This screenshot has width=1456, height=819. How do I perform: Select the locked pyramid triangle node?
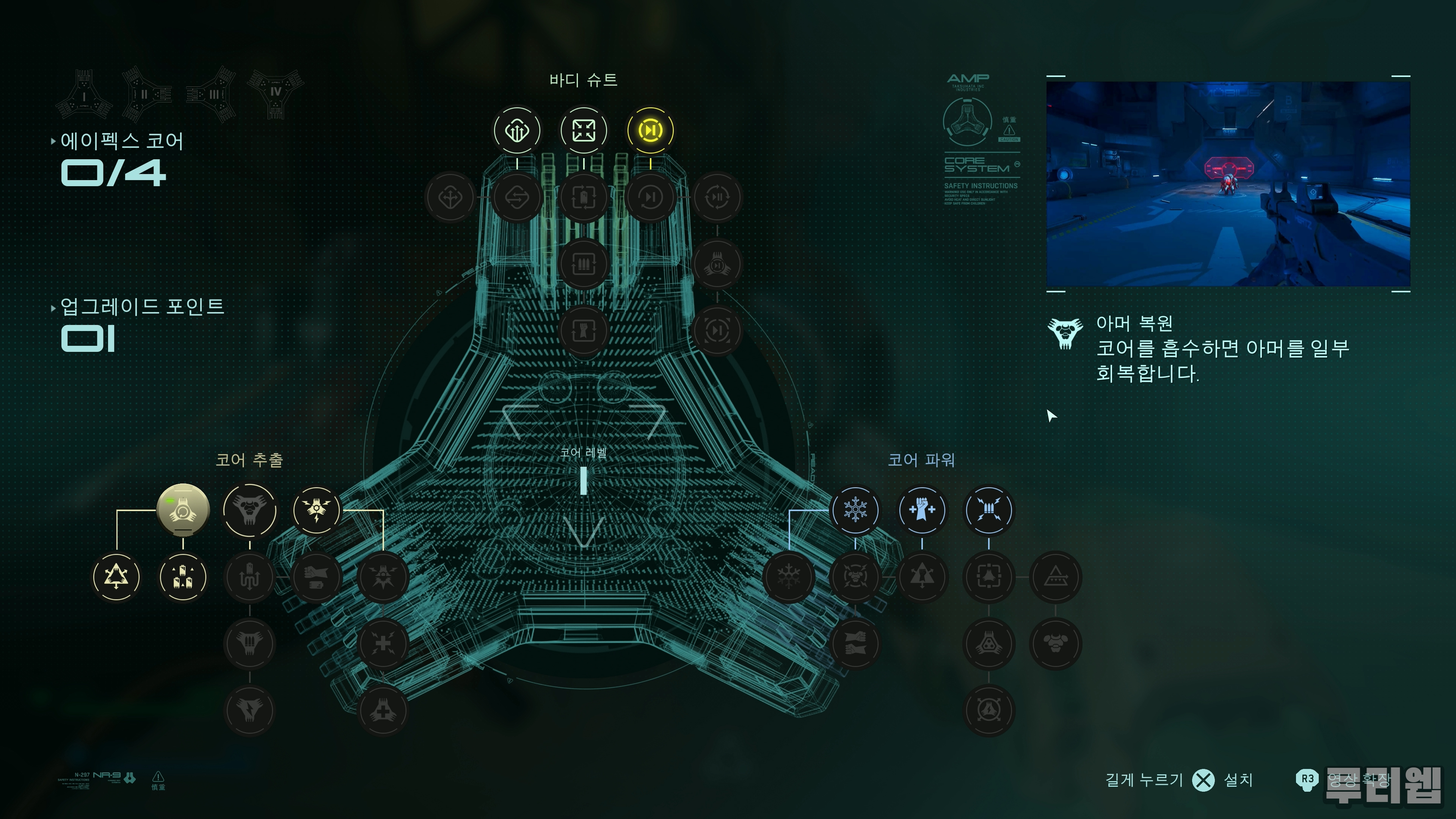1055,577
